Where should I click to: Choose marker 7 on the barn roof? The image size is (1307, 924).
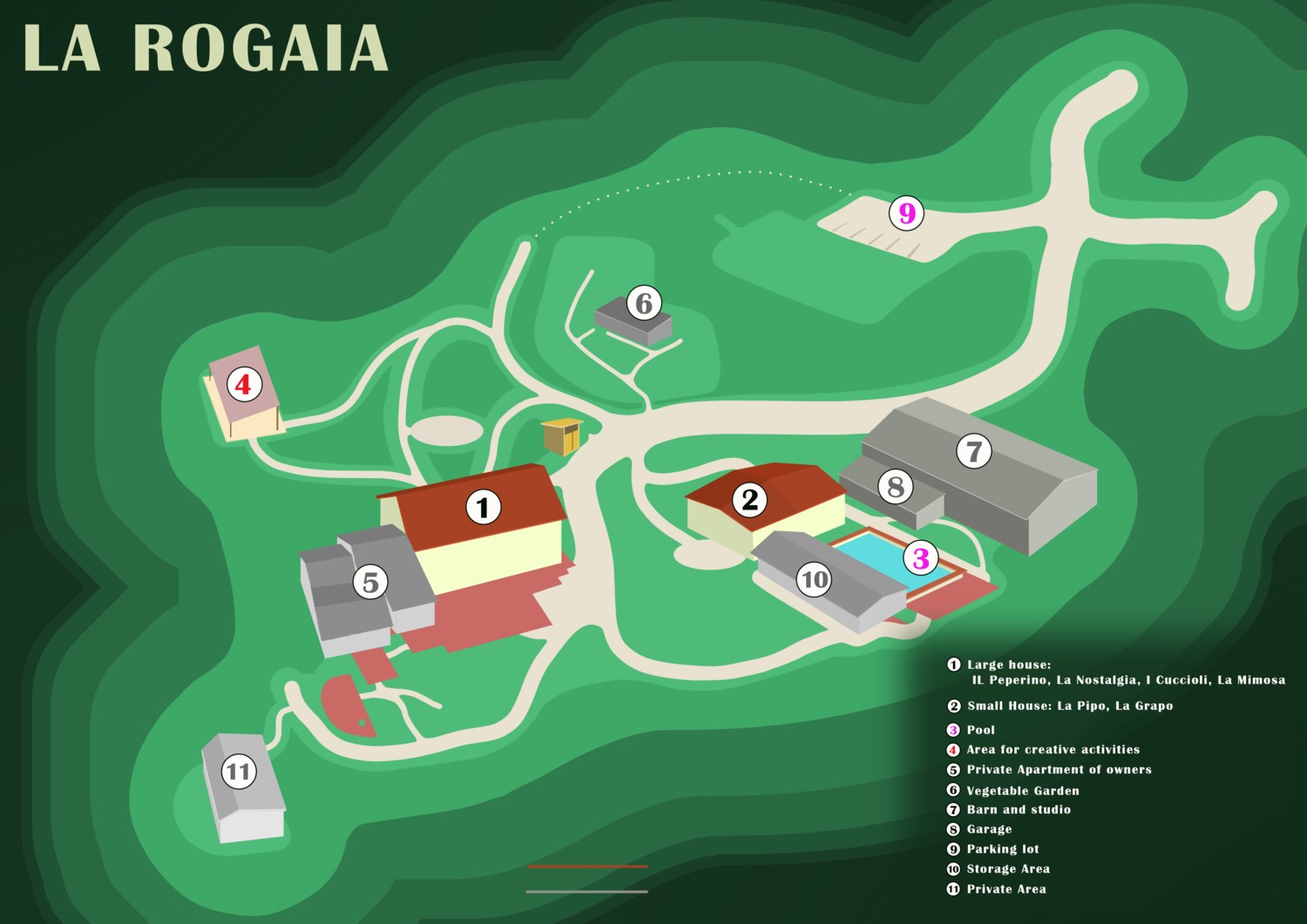(974, 451)
